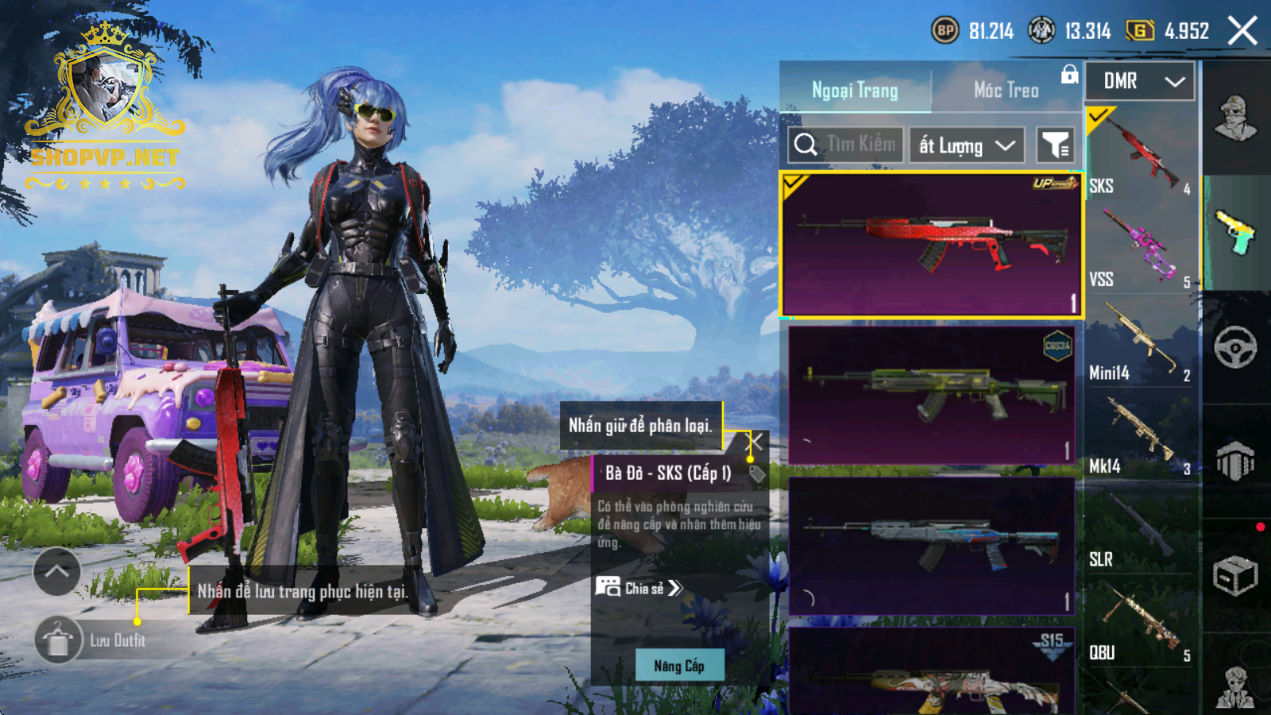This screenshot has width=1271, height=715.
Task: Tap the Nâng Cấp upgrade button
Action: coord(680,665)
